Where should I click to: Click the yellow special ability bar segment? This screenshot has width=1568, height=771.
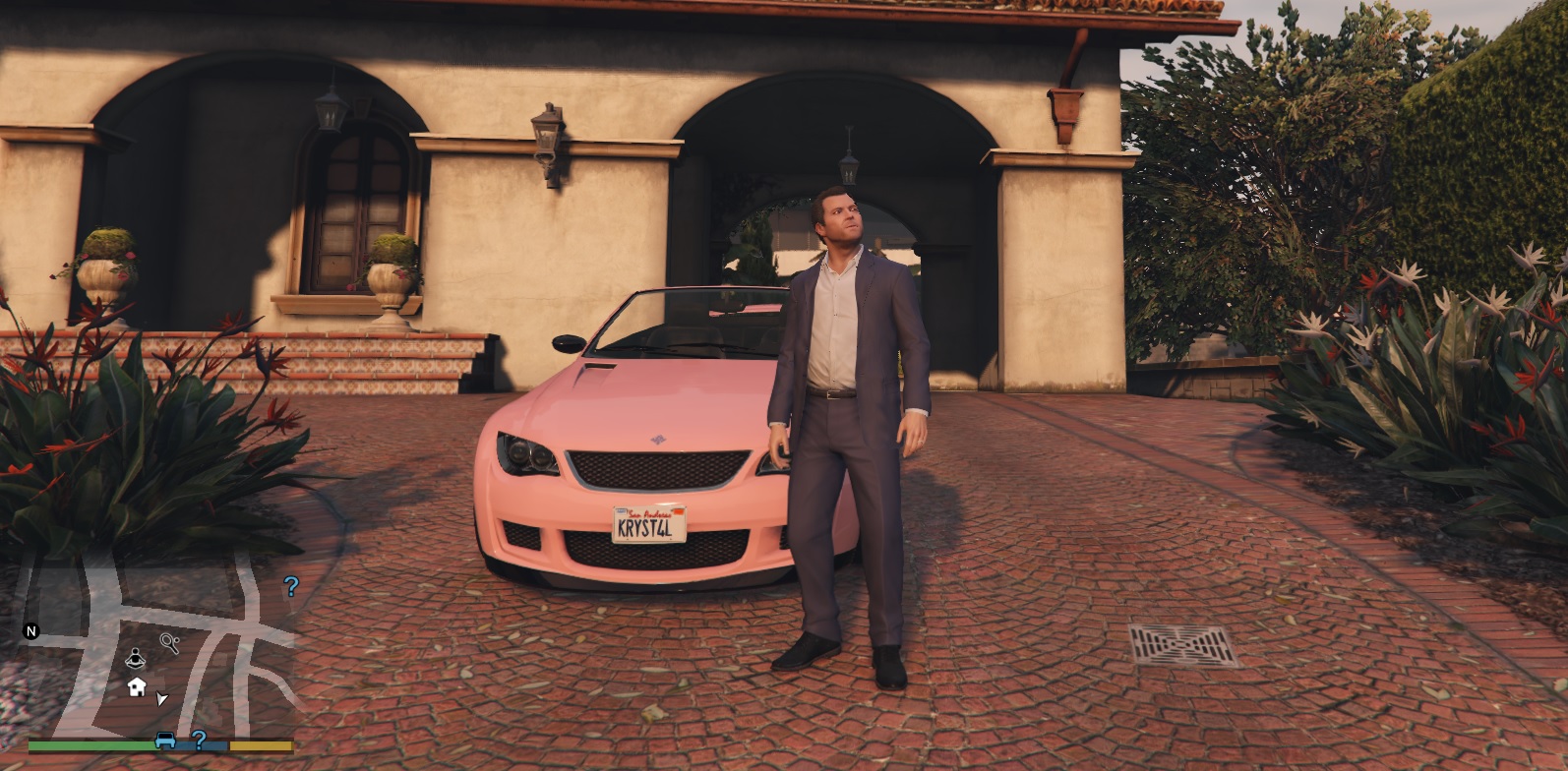[x=262, y=744]
